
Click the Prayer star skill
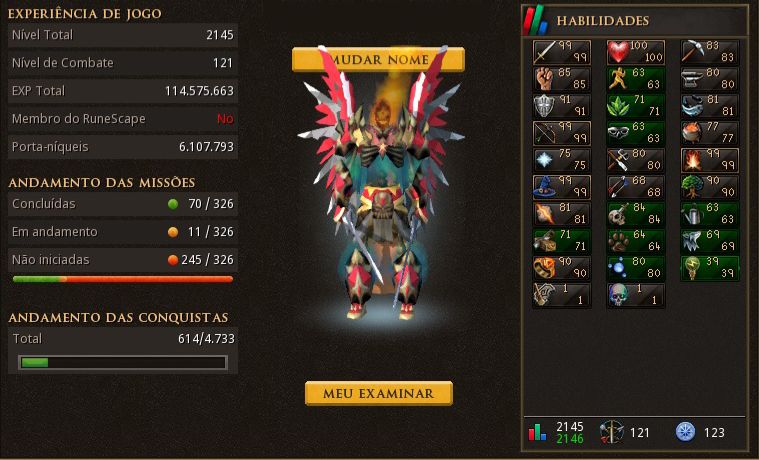[561, 161]
